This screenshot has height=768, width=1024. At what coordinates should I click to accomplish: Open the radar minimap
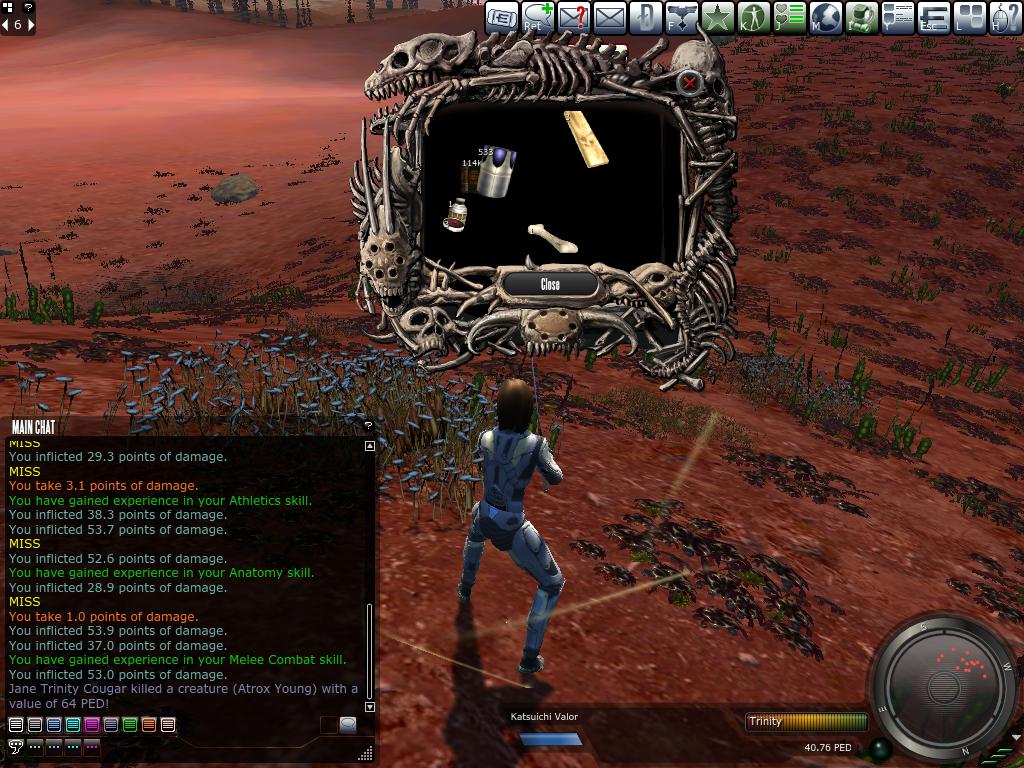click(944, 688)
